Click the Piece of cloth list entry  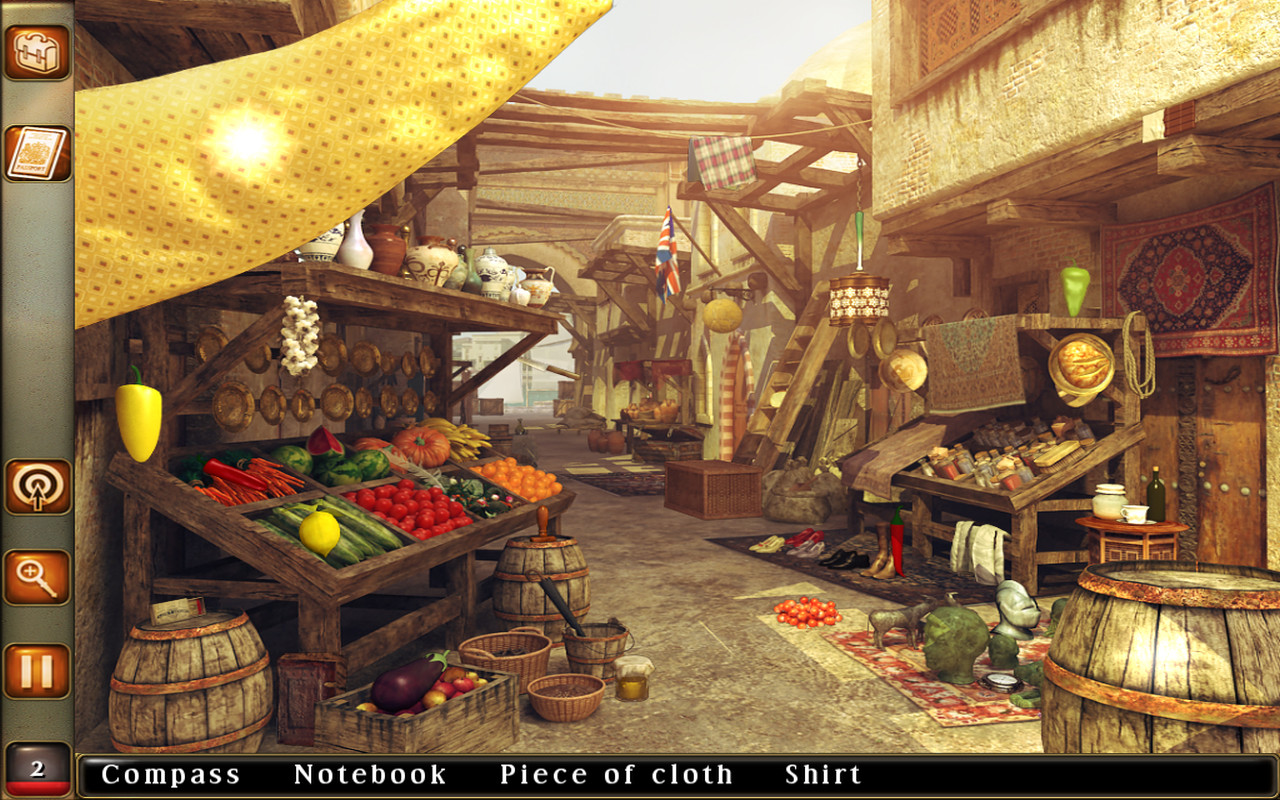pyautogui.click(x=617, y=773)
